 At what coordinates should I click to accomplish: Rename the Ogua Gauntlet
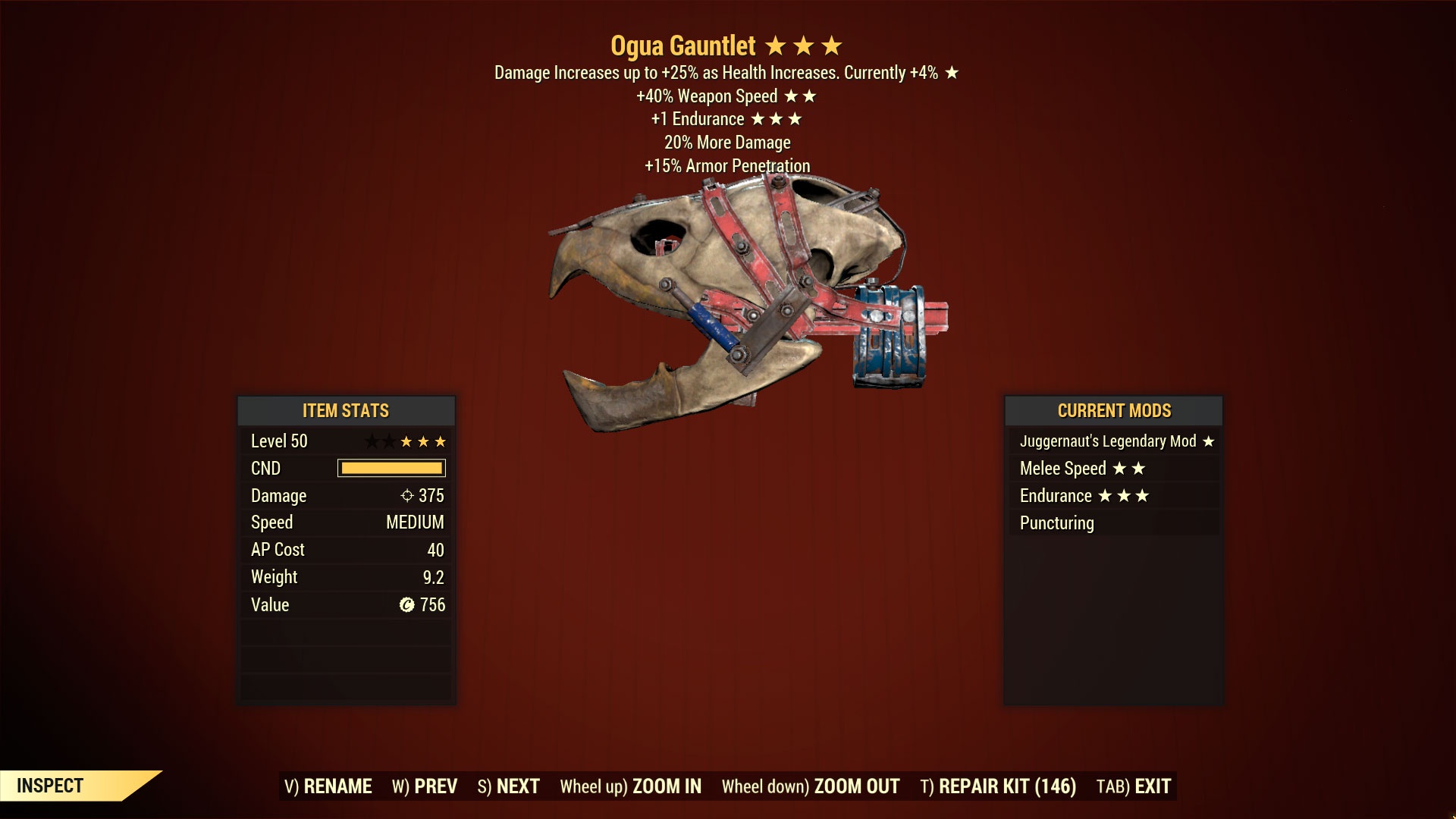click(x=328, y=786)
